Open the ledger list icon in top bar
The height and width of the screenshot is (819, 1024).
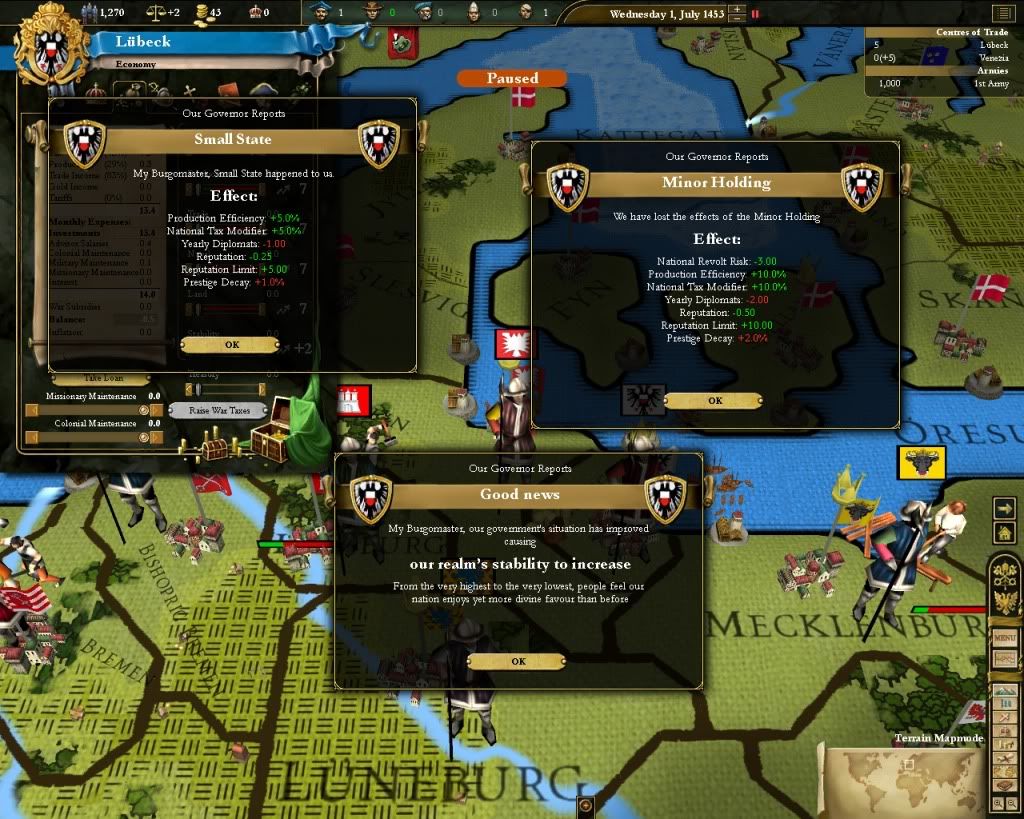click(1003, 14)
